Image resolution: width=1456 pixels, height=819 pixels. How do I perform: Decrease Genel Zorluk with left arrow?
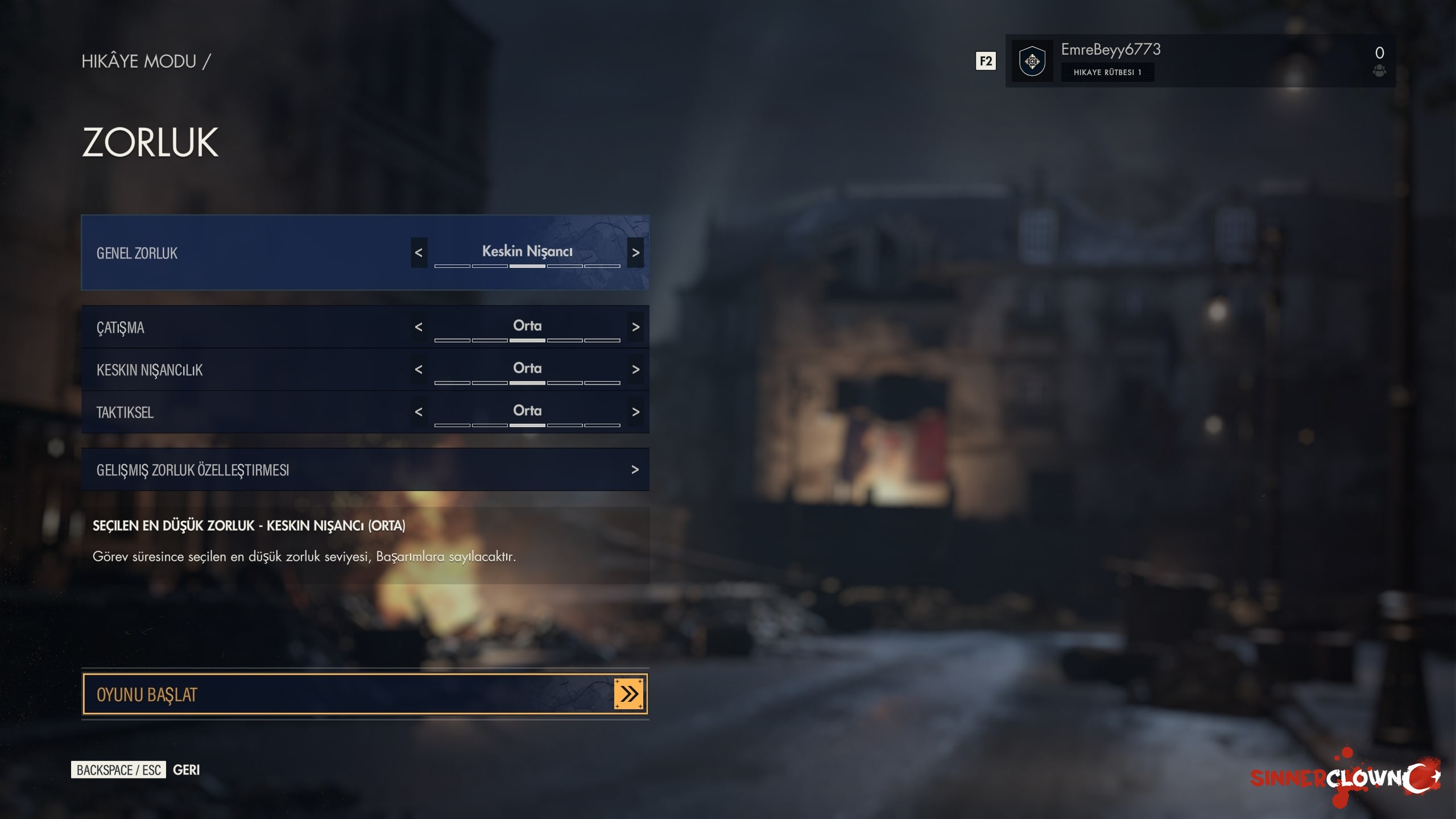point(419,253)
